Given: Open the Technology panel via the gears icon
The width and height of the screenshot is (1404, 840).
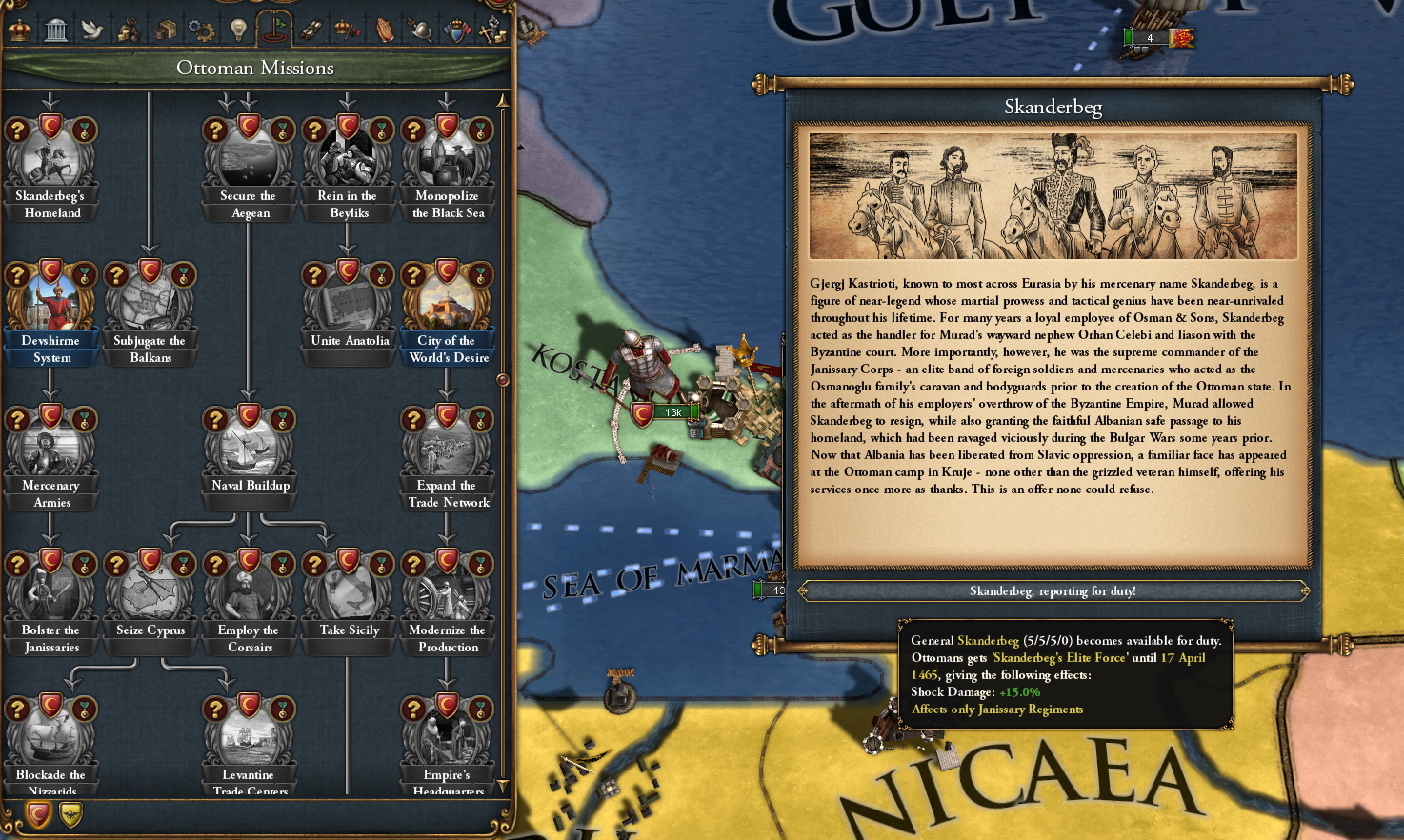Looking at the screenshot, I should point(201,29).
